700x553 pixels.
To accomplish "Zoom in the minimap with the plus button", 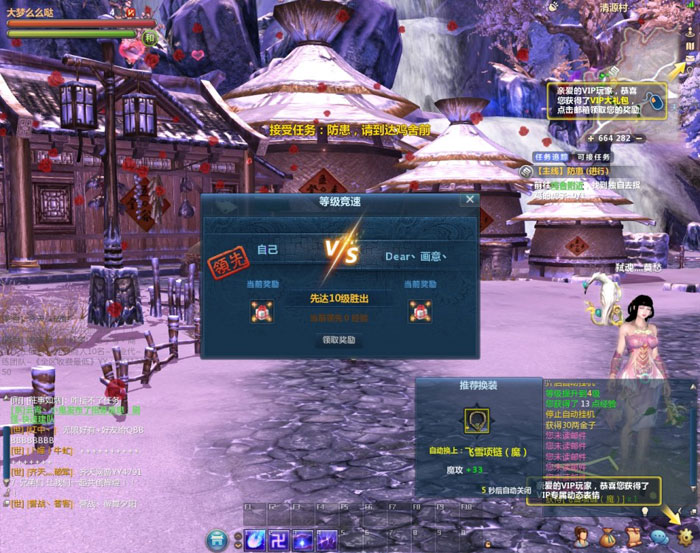I will point(591,138).
